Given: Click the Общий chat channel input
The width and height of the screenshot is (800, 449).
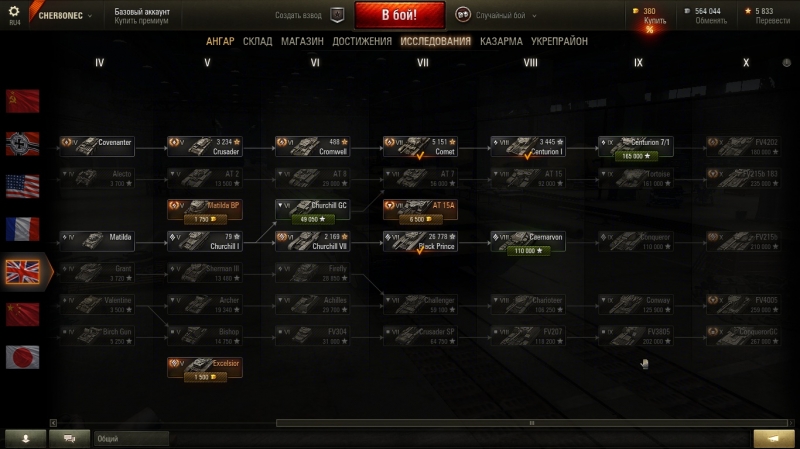Looking at the screenshot, I should click(130, 438).
